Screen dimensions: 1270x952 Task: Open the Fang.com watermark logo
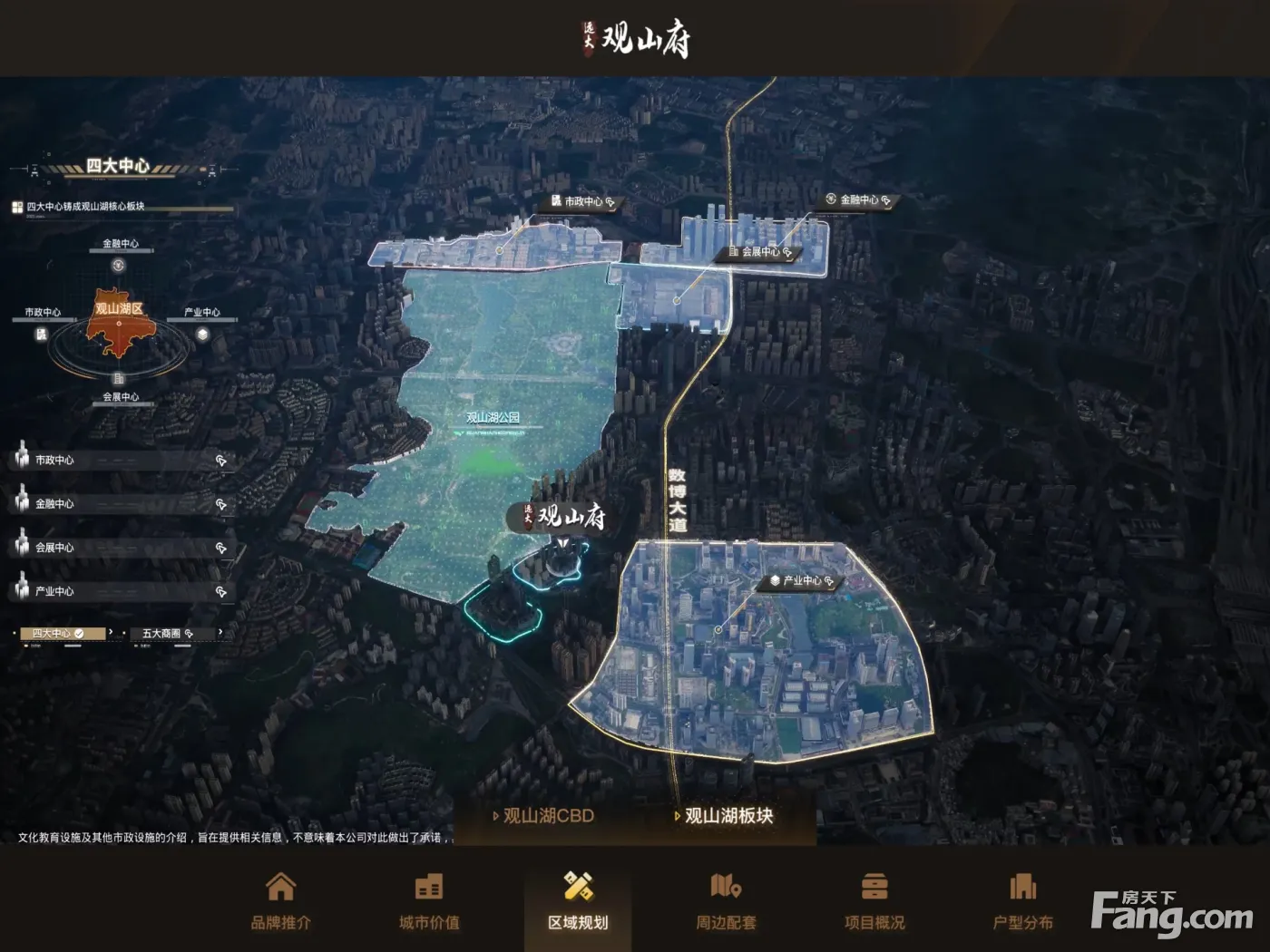click(x=1171, y=914)
